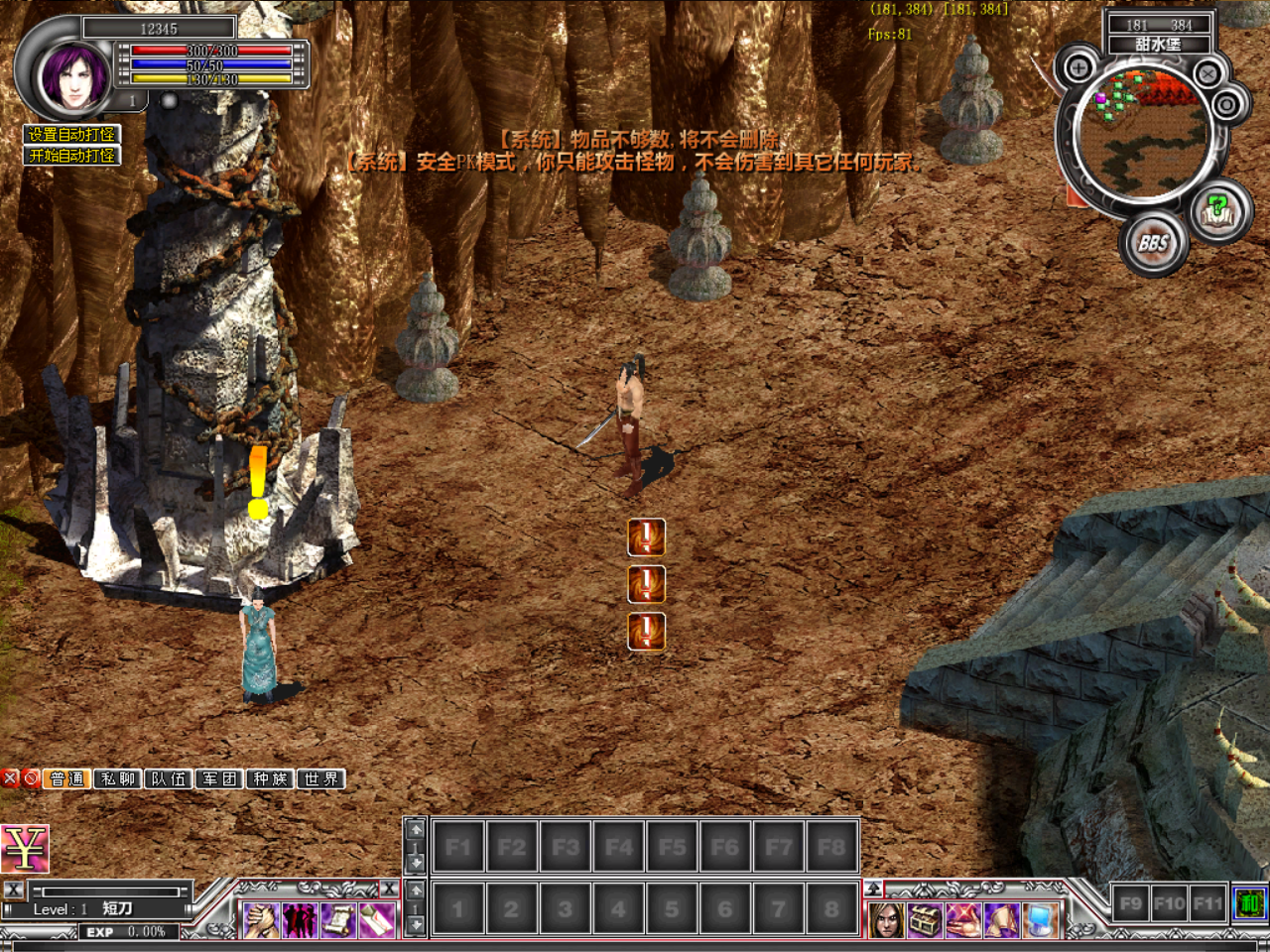Close the minimap using its X button
This screenshot has height=952, width=1270.
1207,73
